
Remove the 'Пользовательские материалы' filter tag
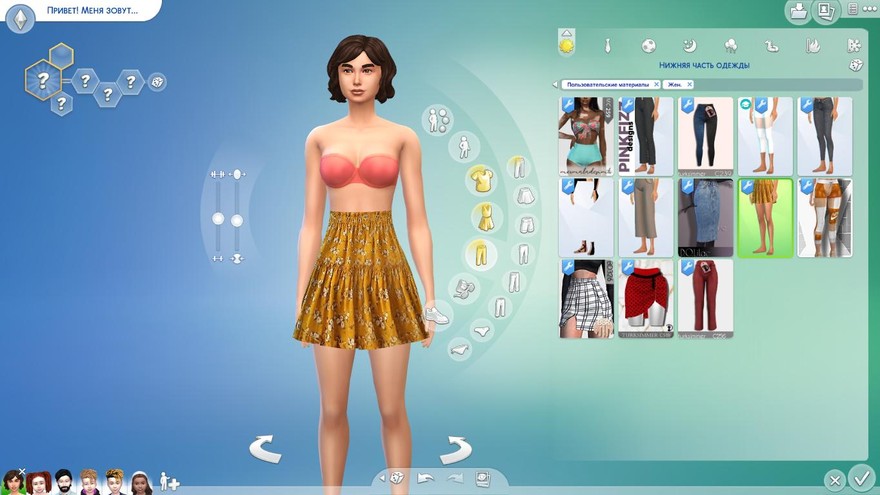[656, 85]
